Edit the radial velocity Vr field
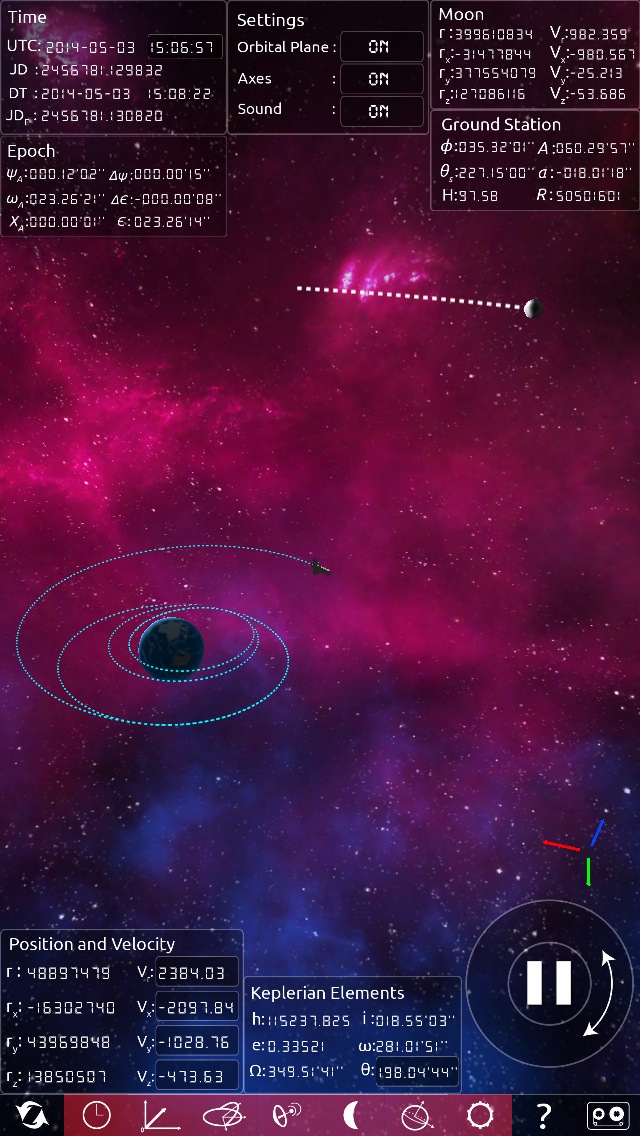Viewport: 640px width, 1136px height. 197,972
